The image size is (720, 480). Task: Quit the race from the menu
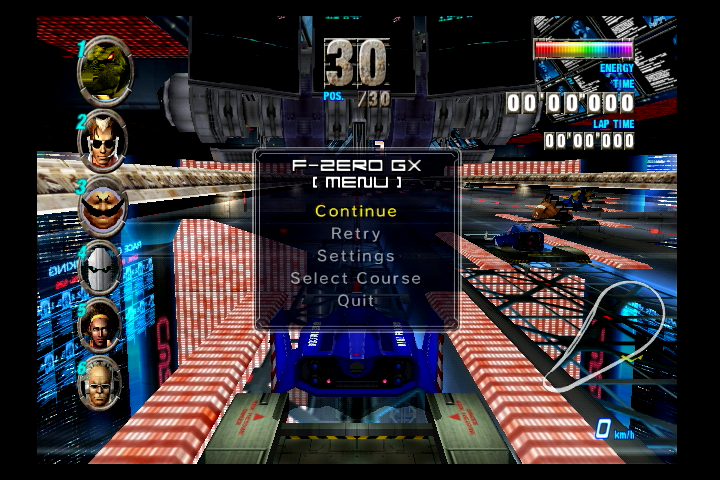pyautogui.click(x=356, y=300)
